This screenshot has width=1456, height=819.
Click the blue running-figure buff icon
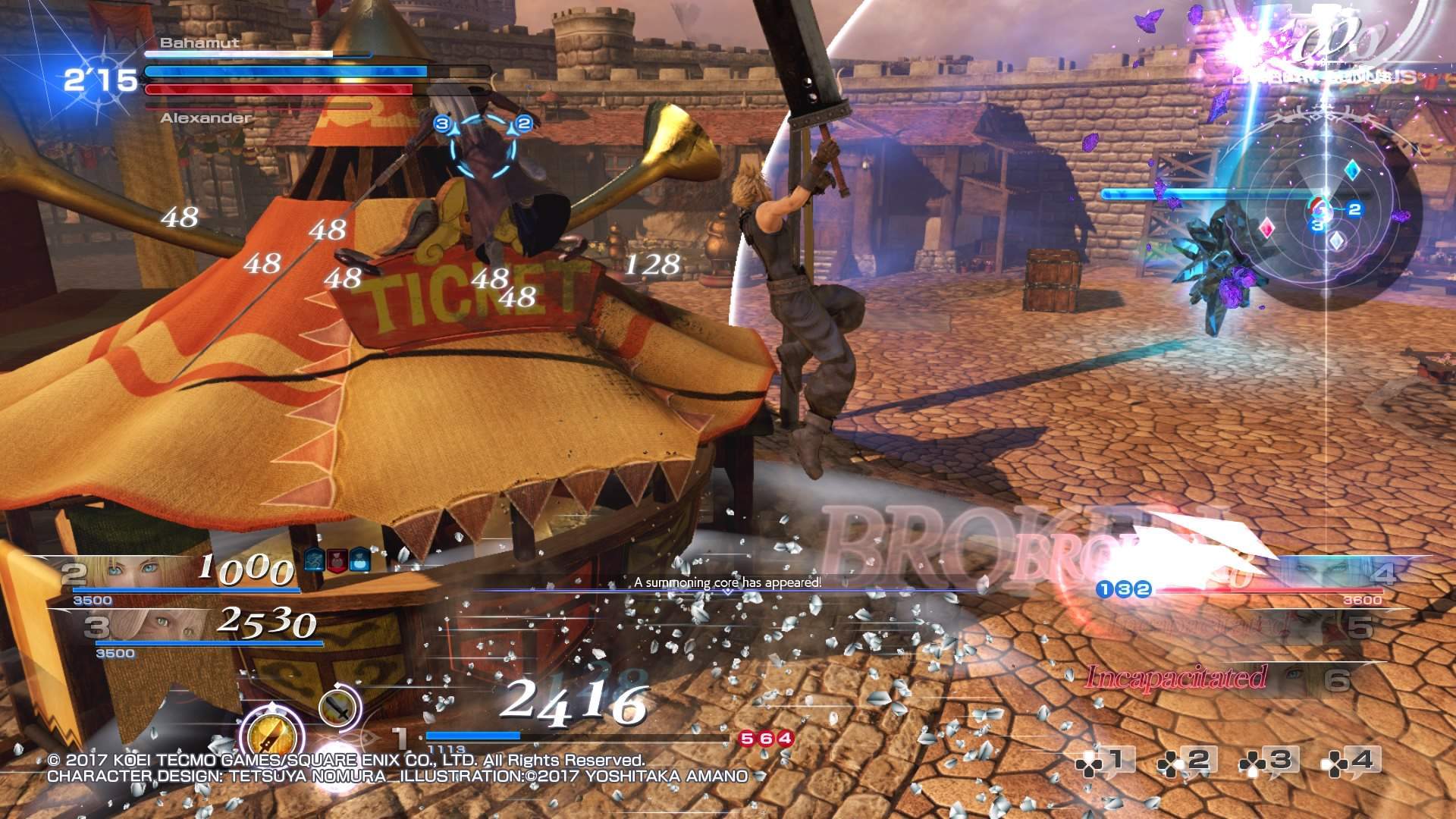tap(315, 561)
